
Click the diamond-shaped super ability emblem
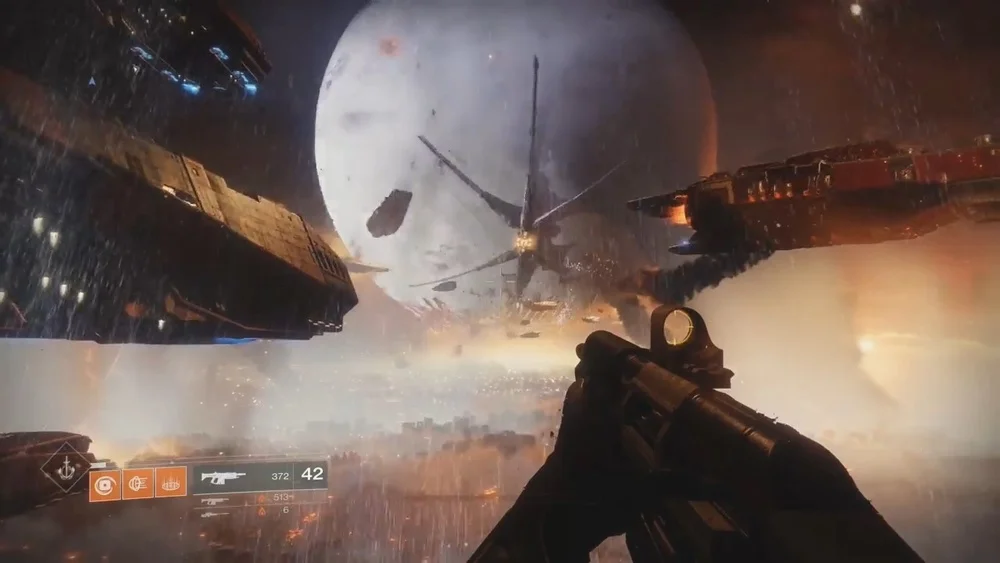(67, 466)
